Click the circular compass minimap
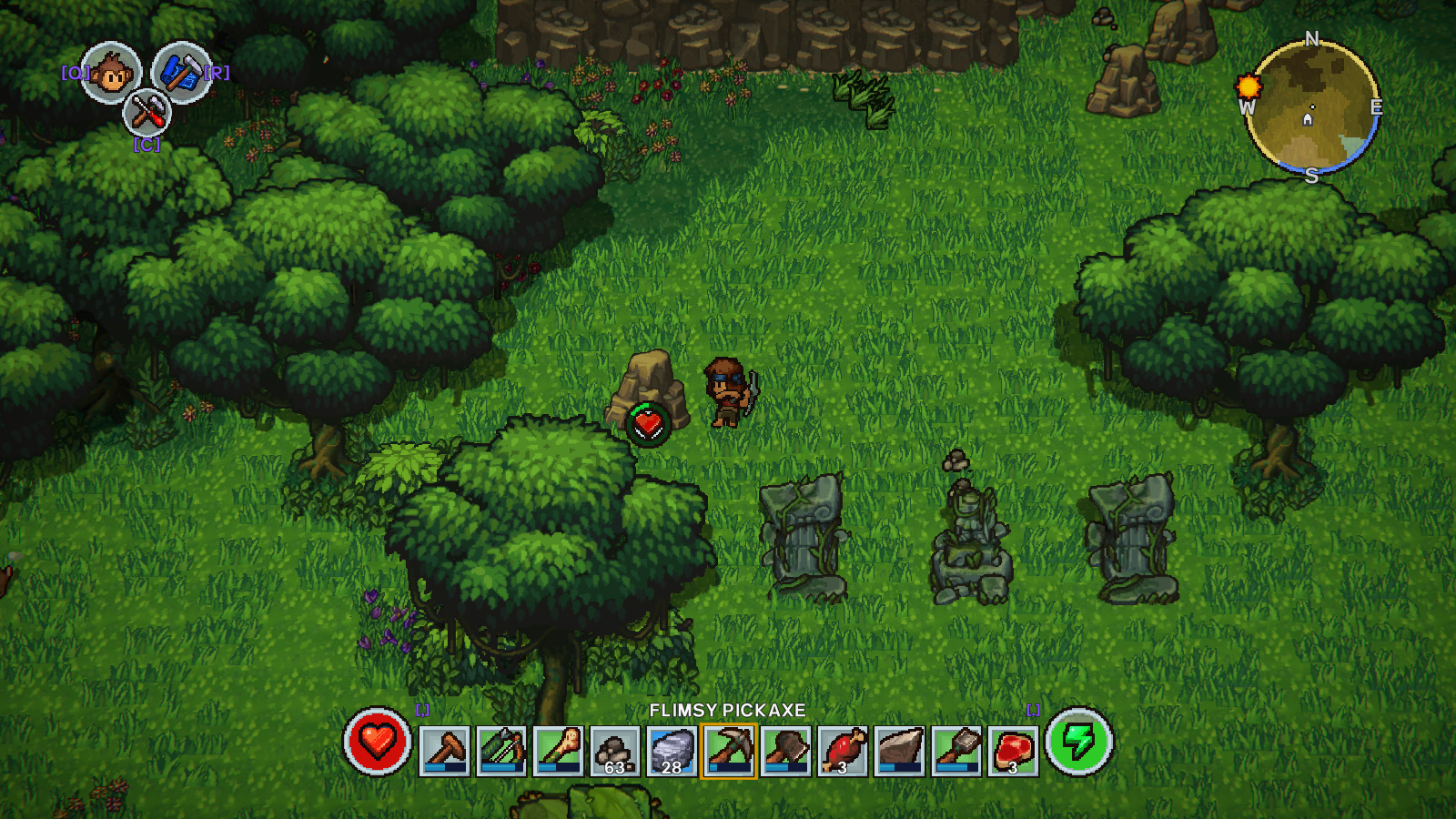This screenshot has height=819, width=1456. pos(1311,108)
